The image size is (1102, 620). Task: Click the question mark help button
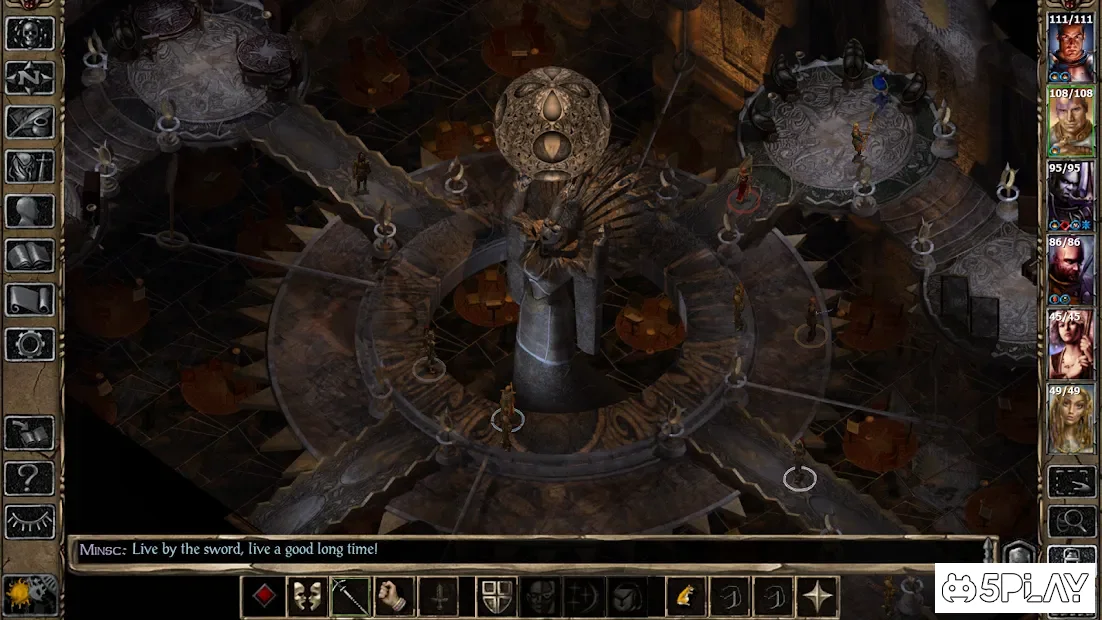tap(30, 478)
